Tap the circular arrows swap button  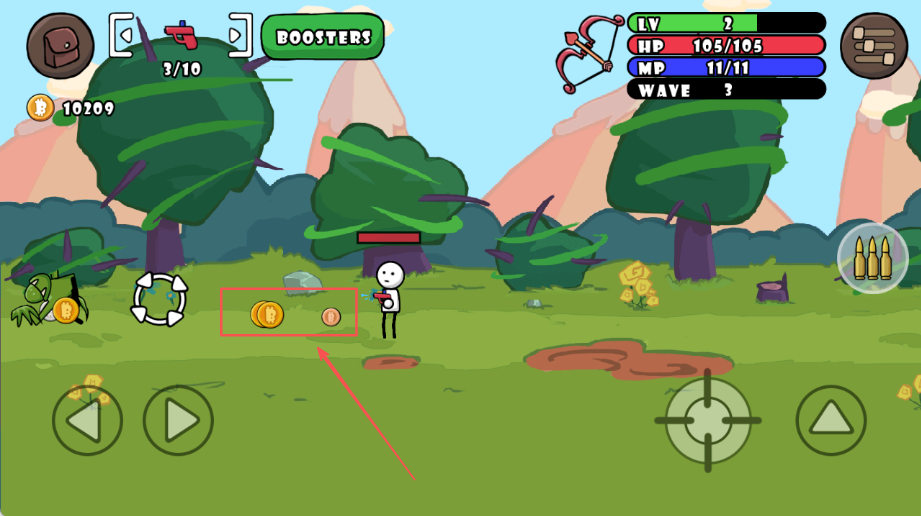tap(160, 298)
